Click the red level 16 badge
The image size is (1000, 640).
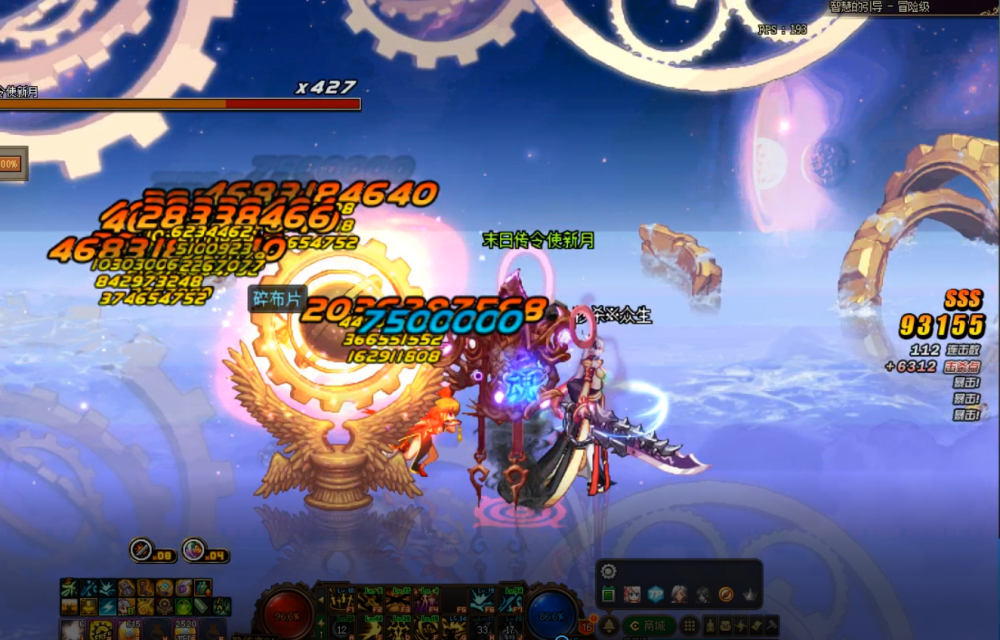tap(585, 627)
